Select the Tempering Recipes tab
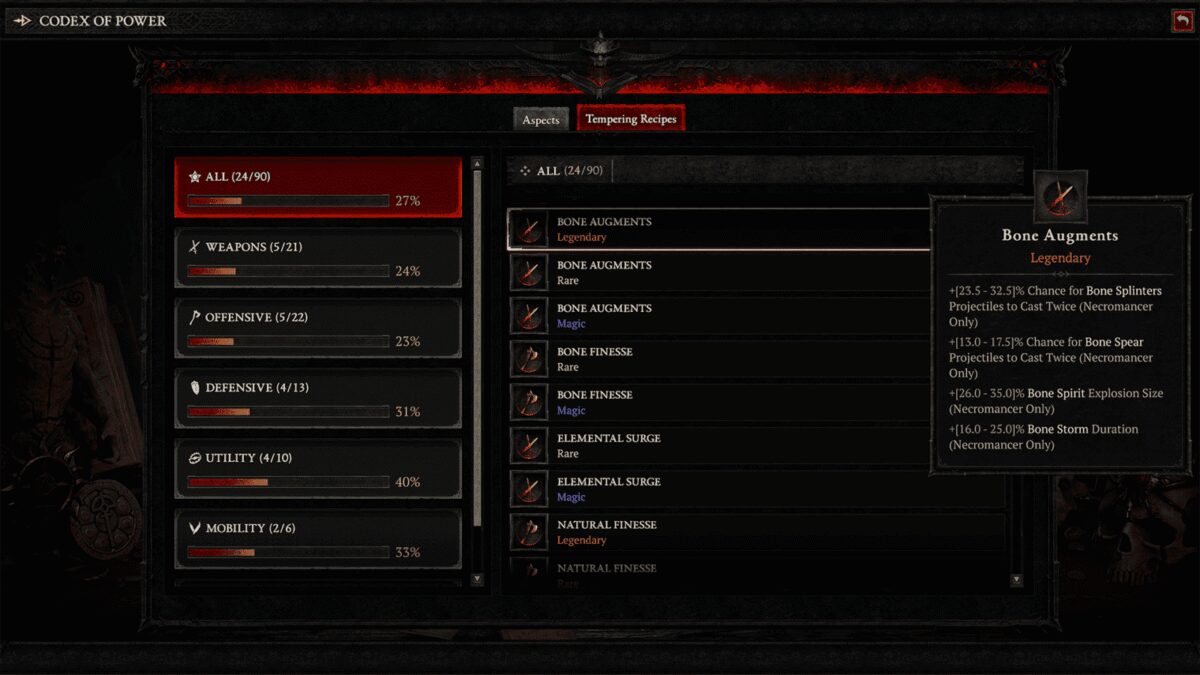Viewport: 1200px width, 675px height. 630,119
